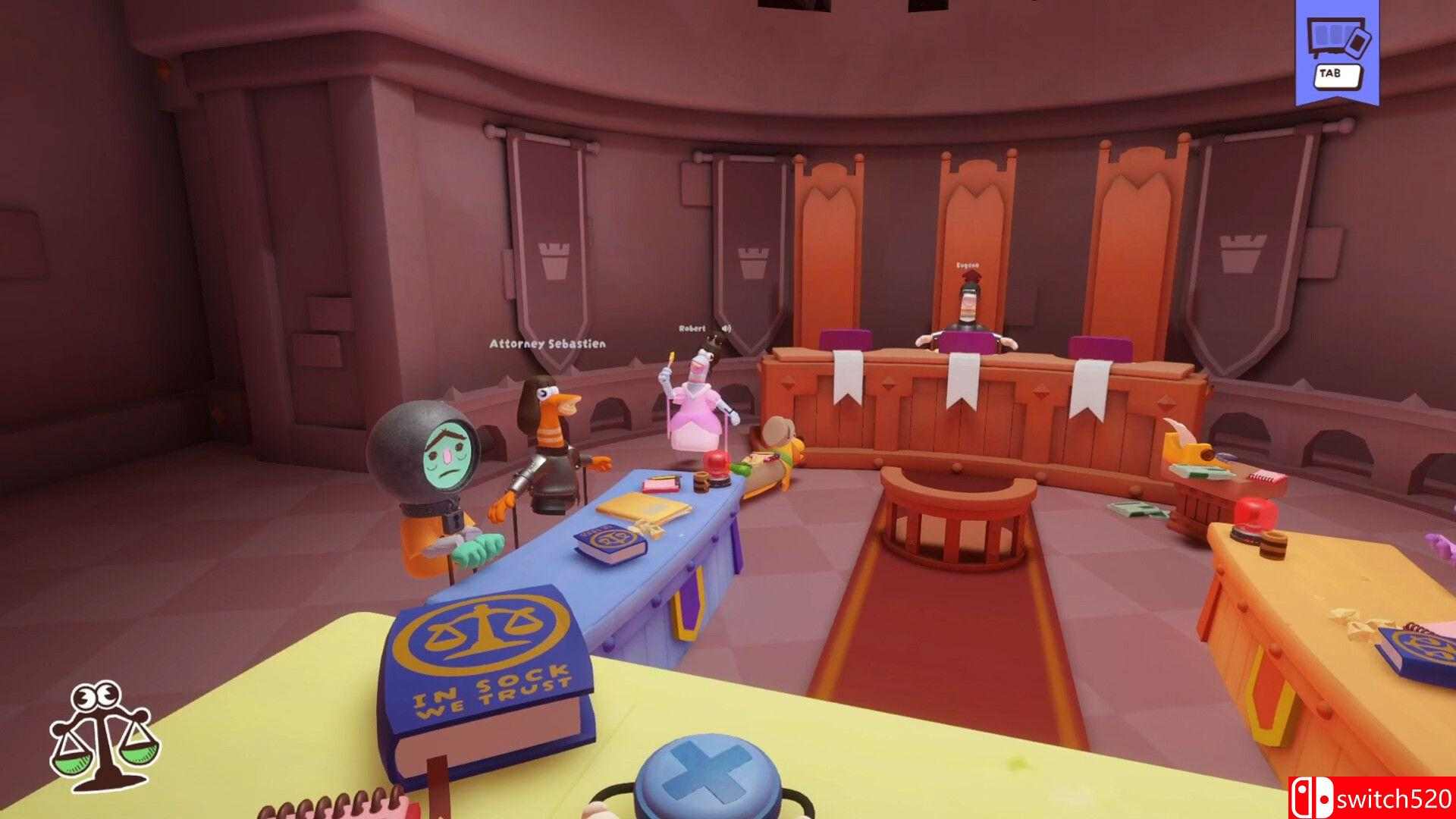Click the witness stand railing
Viewport: 1456px width, 819px height.
coord(958,508)
